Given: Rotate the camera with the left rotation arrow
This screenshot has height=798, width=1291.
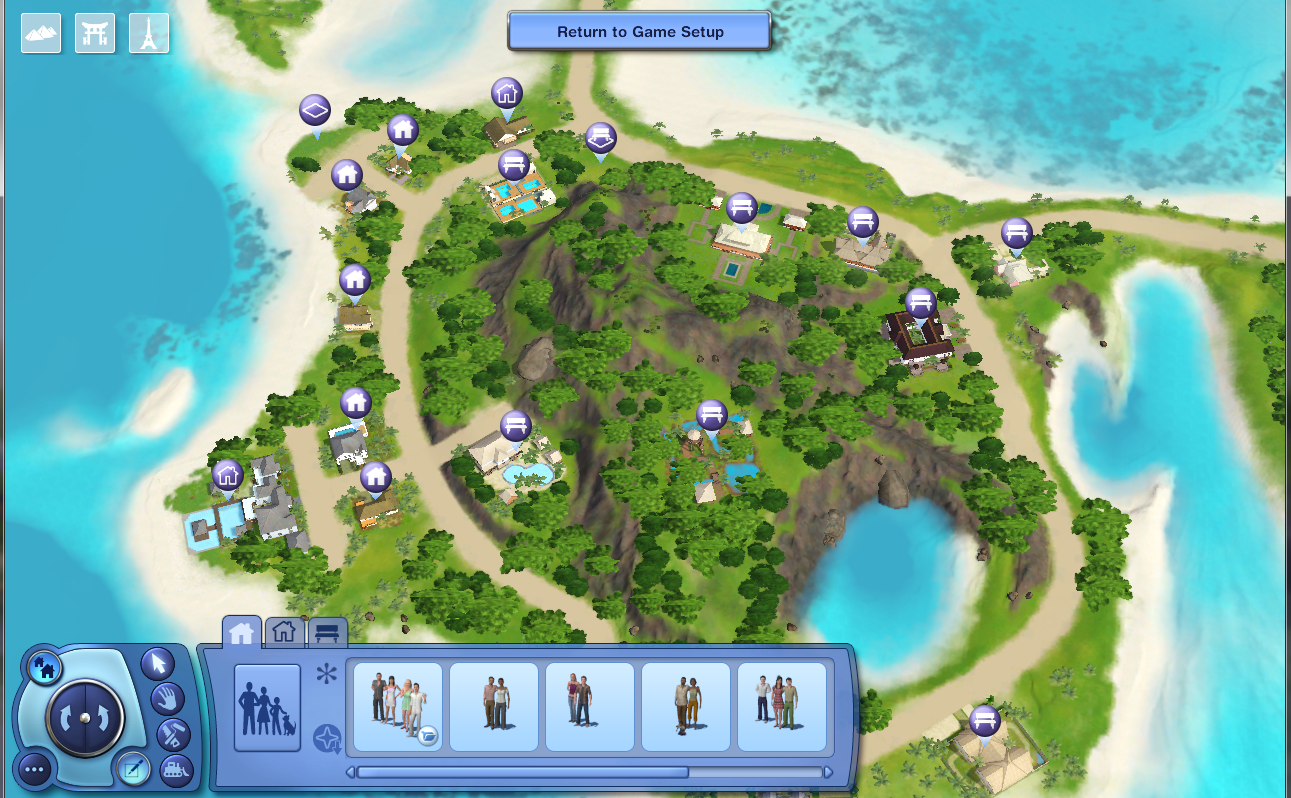Looking at the screenshot, I should pos(66,718).
